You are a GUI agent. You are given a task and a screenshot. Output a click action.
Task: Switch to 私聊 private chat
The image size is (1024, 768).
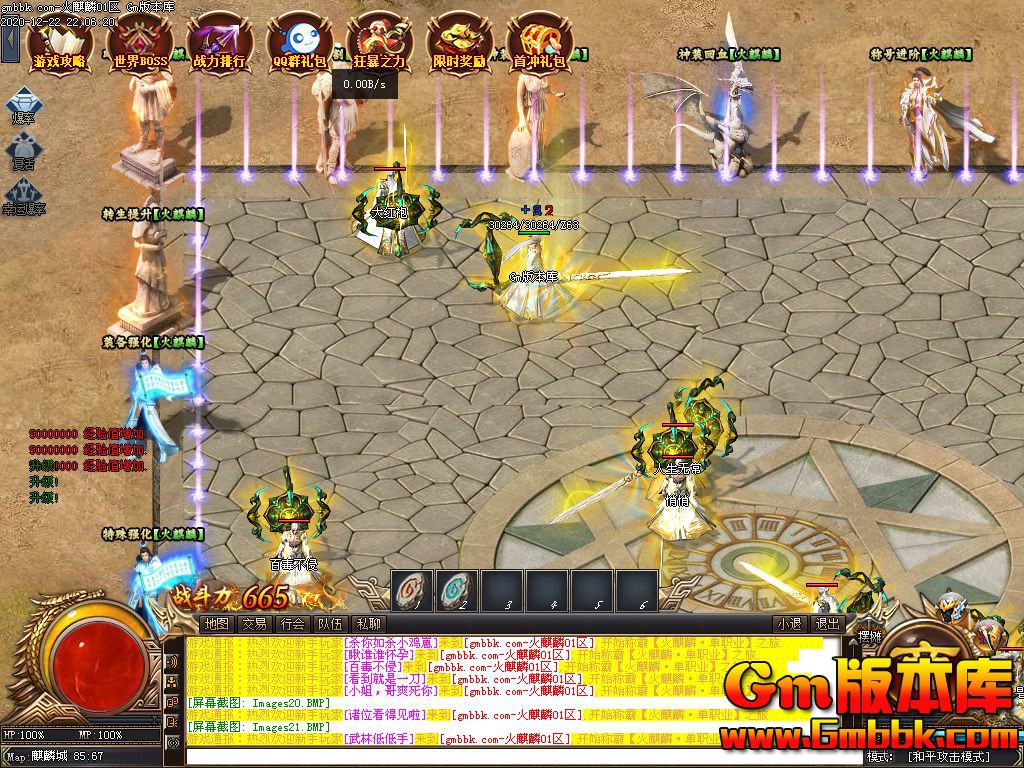[369, 624]
